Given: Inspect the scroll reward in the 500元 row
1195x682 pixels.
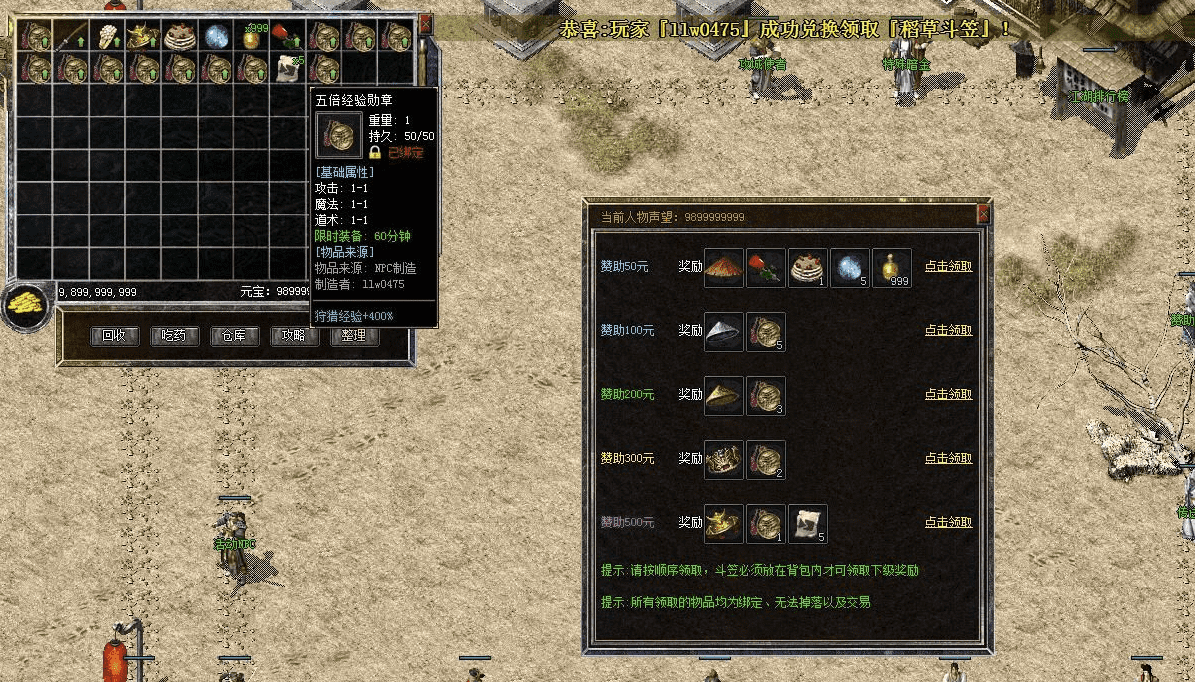Looking at the screenshot, I should point(807,524).
